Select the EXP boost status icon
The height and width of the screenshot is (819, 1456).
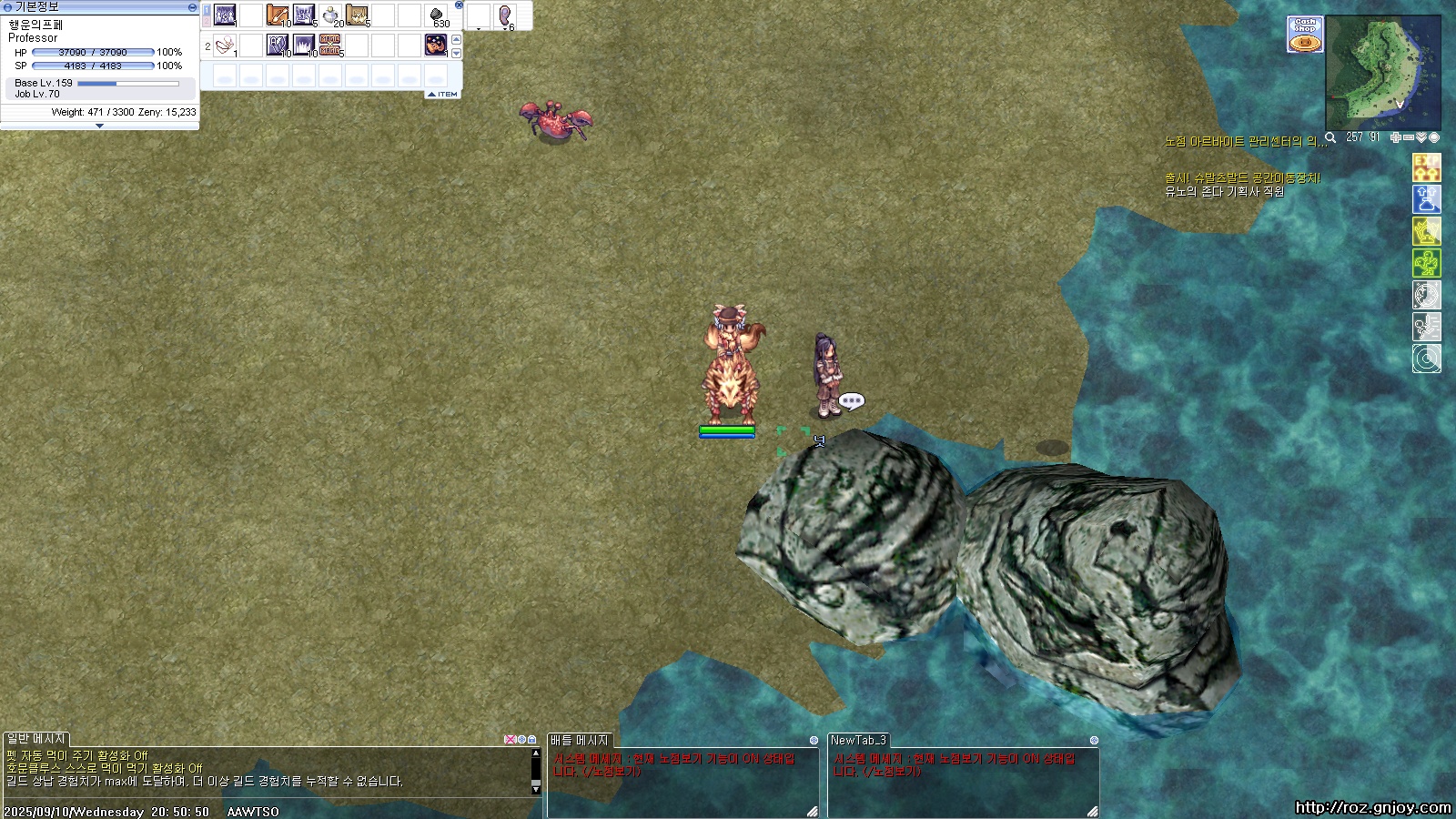(1426, 167)
